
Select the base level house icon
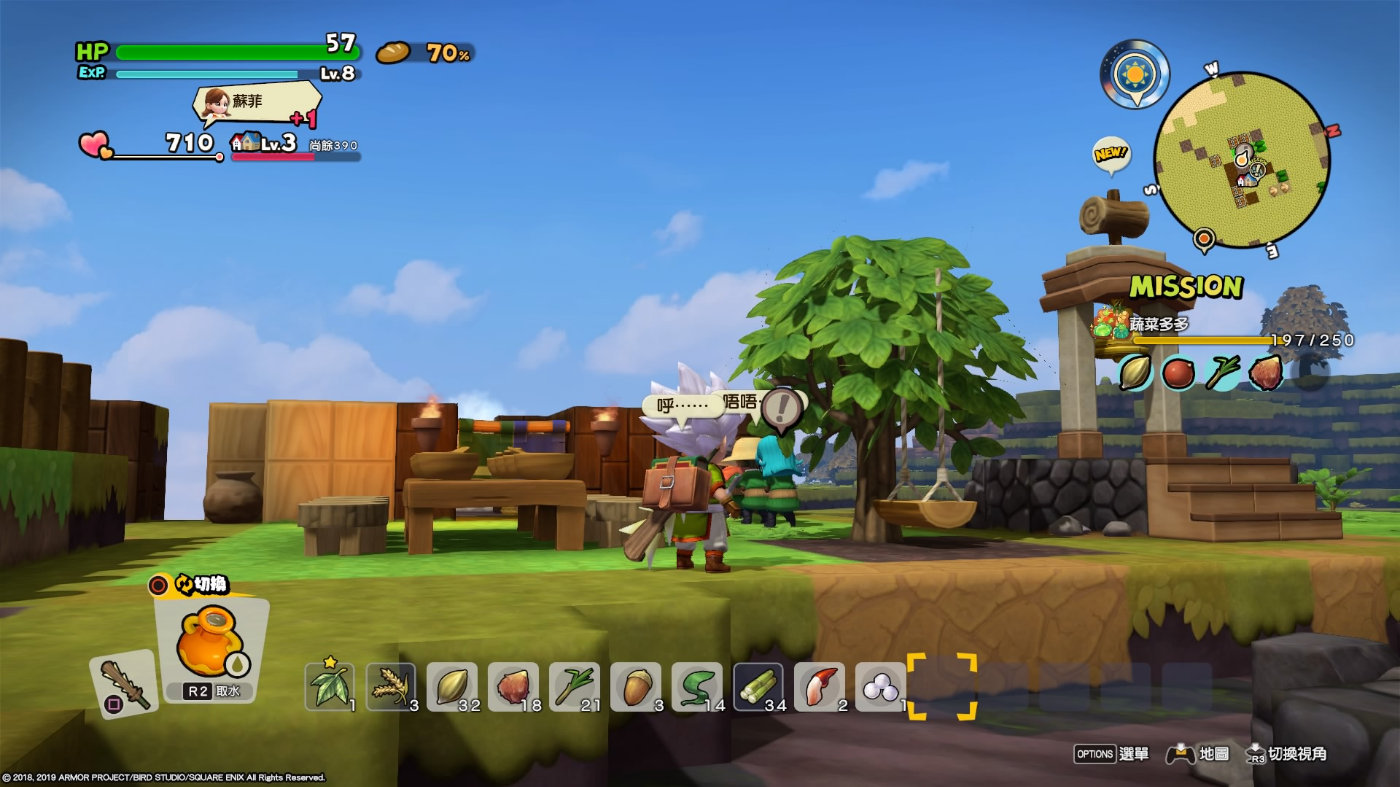click(x=244, y=142)
